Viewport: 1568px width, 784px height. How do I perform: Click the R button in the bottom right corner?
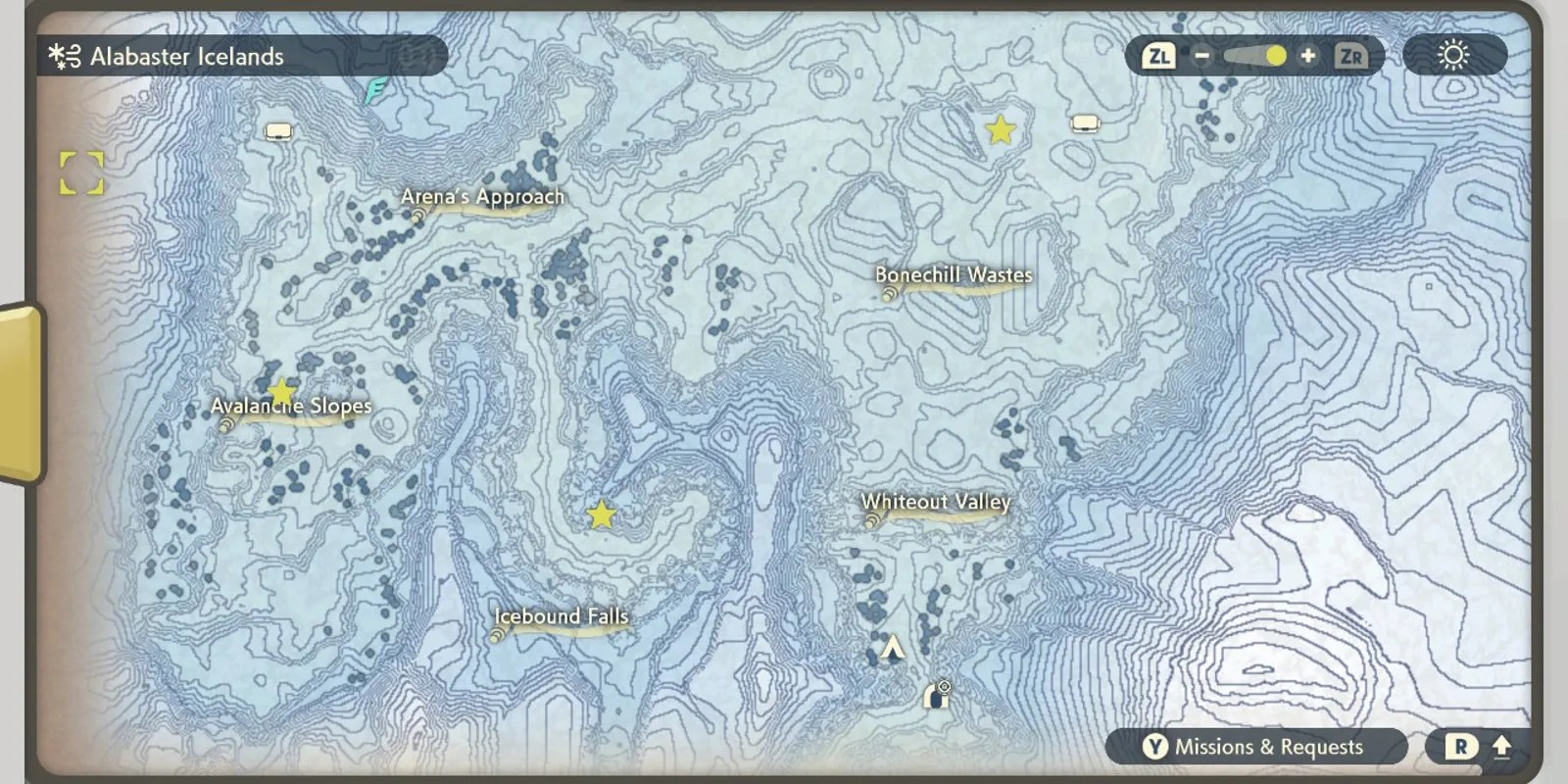coord(1459,746)
